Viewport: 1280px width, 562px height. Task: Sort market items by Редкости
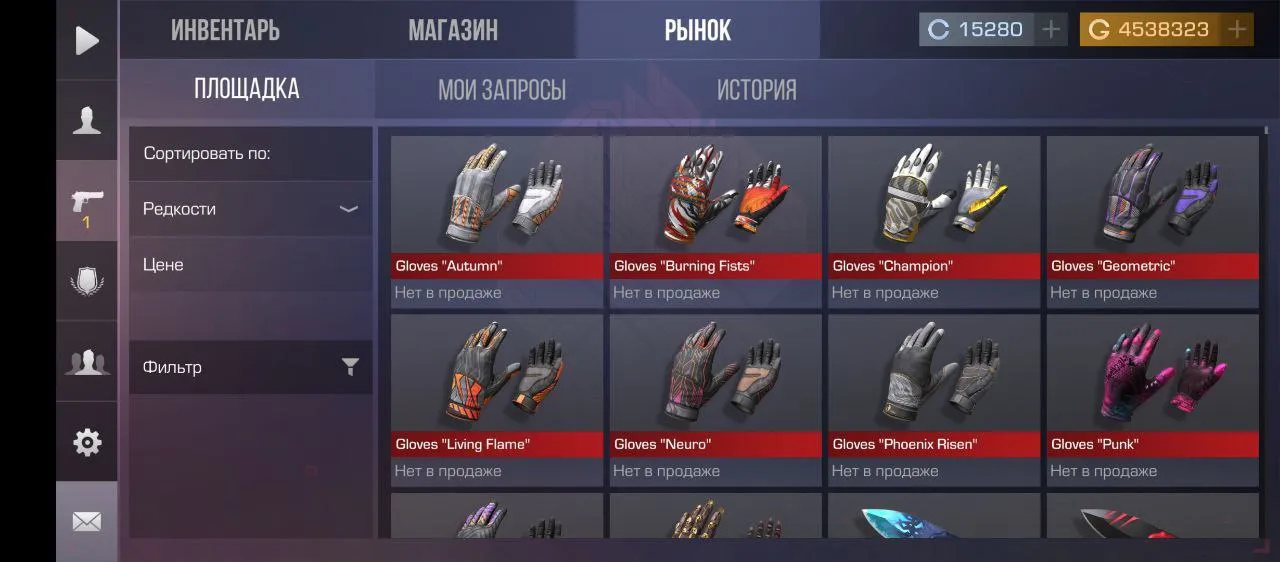click(250, 209)
